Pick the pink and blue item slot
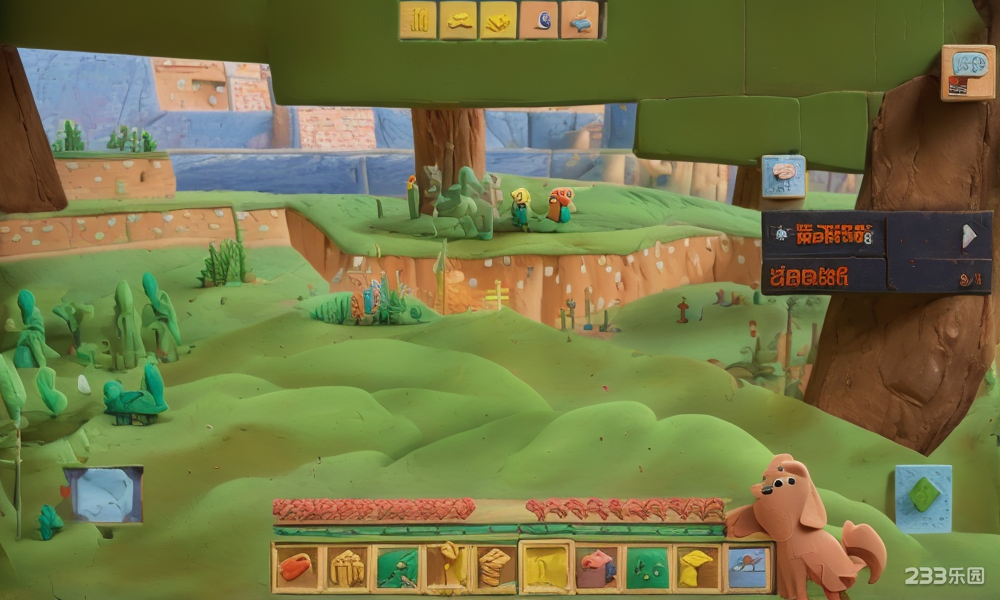 pyautogui.click(x=596, y=568)
